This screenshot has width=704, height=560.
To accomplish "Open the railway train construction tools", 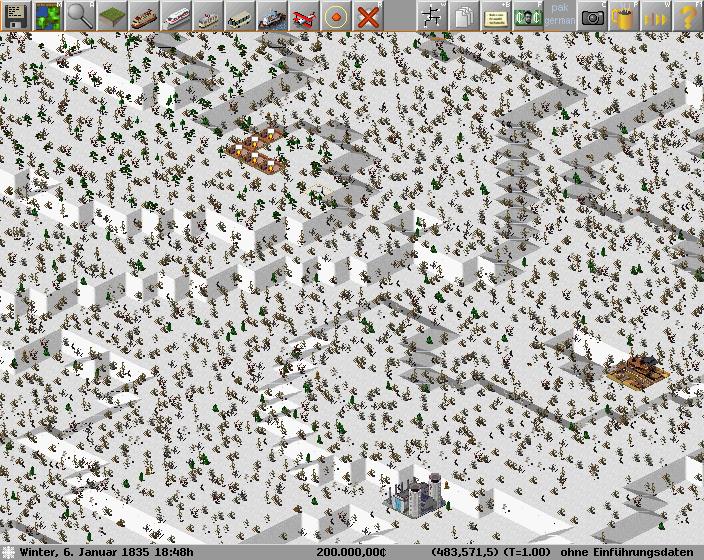I will (x=143, y=15).
